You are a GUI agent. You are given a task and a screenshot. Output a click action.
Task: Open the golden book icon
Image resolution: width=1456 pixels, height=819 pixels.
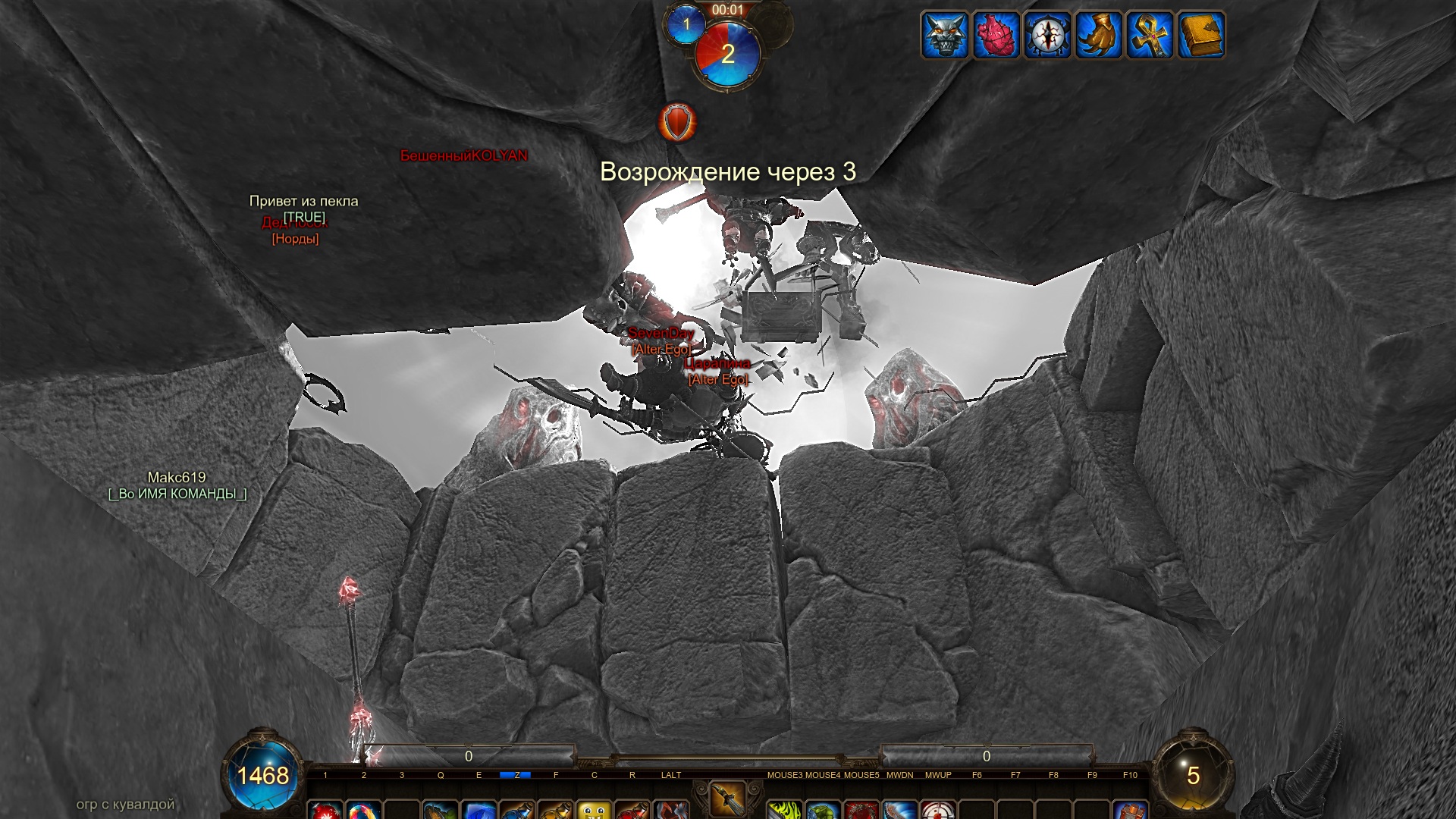pos(1201,35)
